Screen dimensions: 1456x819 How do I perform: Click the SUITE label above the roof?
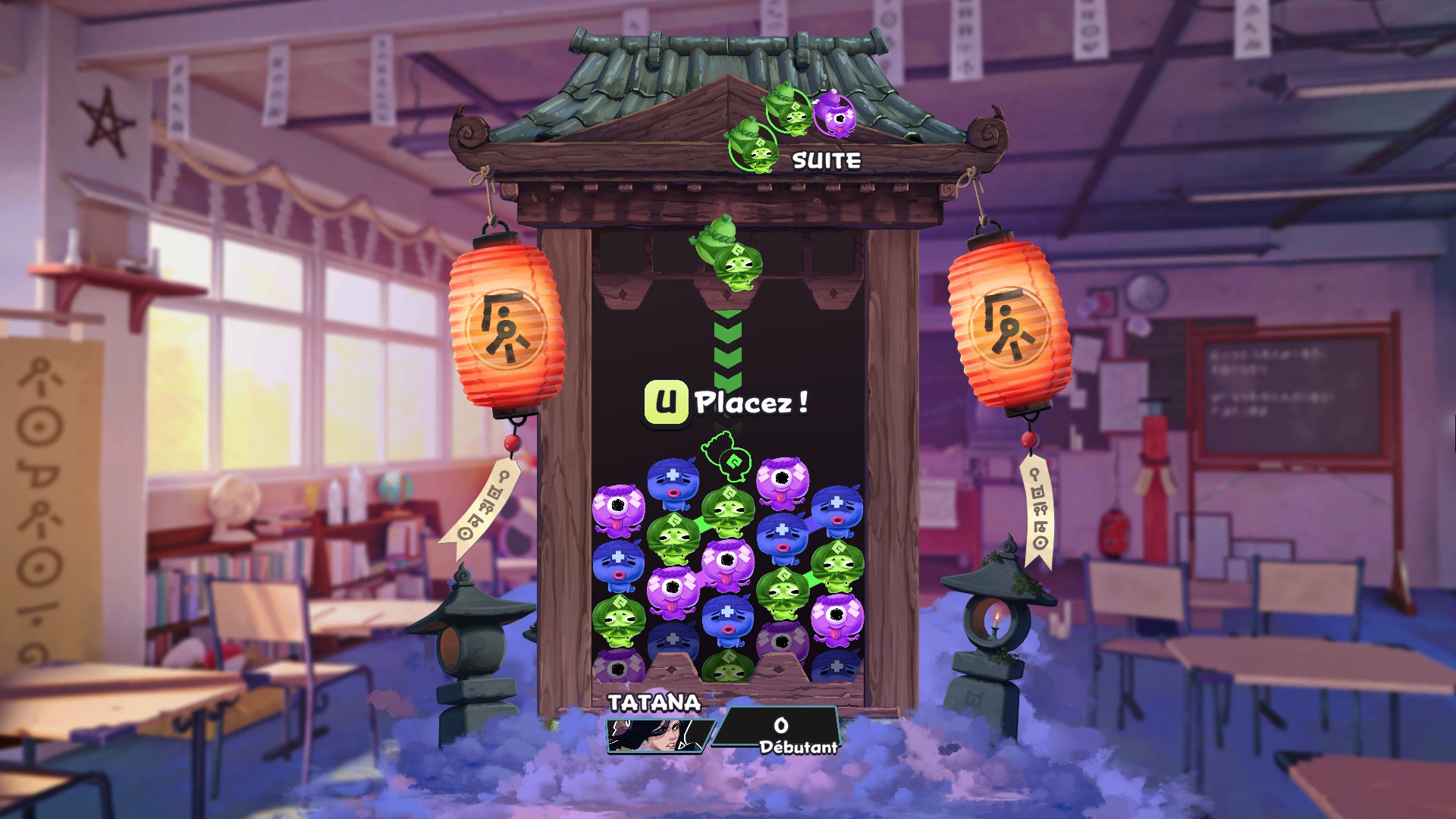pos(825,160)
